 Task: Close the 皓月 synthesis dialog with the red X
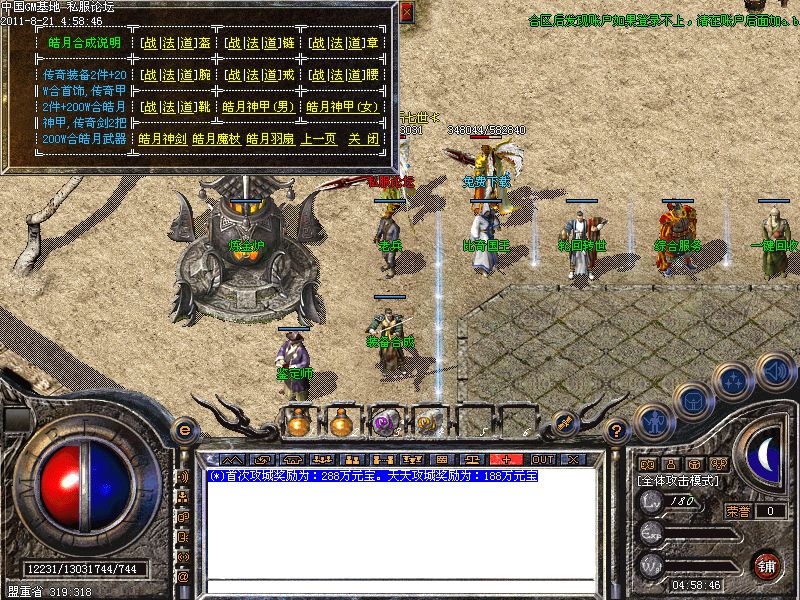[406, 12]
